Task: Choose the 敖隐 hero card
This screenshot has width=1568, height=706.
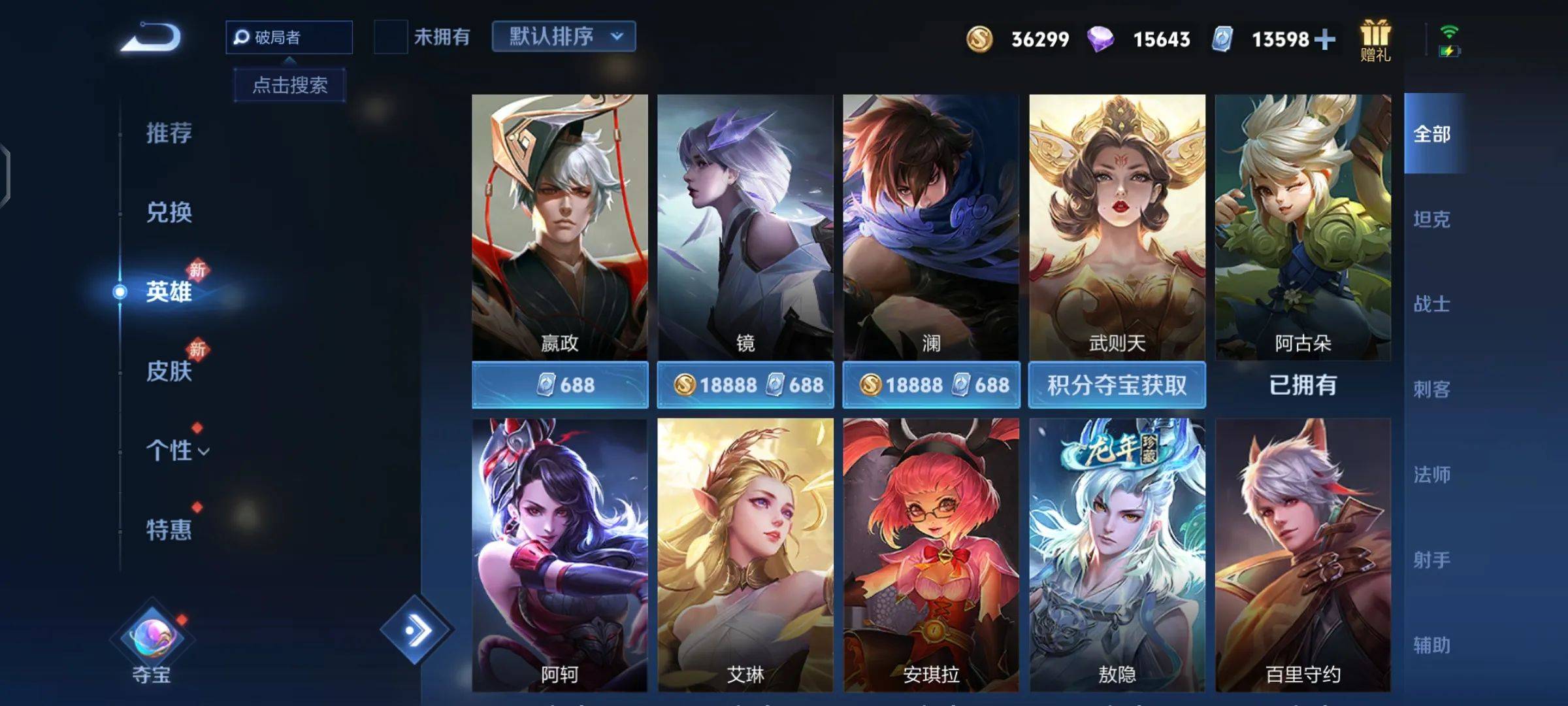Action: tap(1117, 554)
